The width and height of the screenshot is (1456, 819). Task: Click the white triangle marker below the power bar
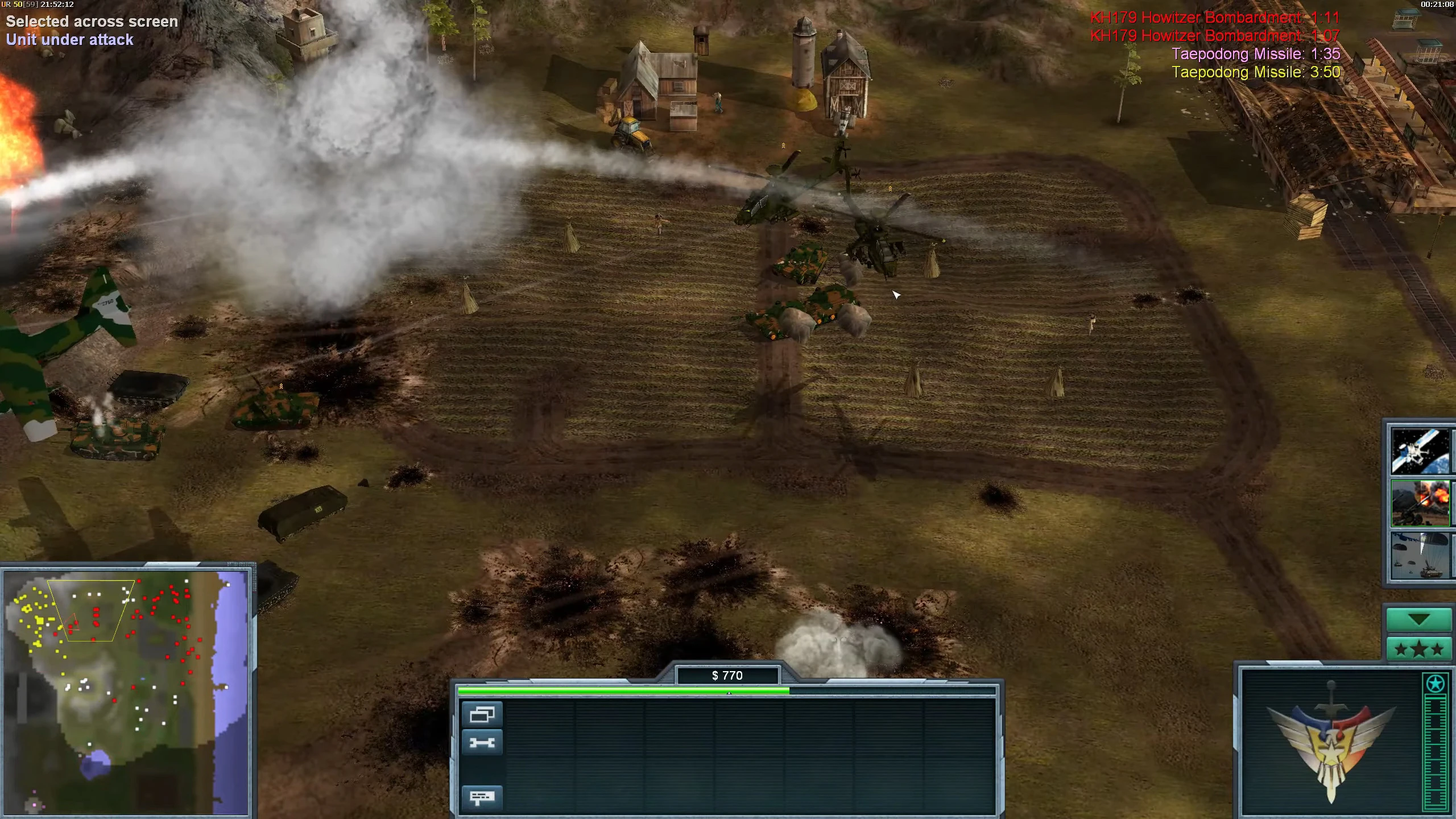[x=729, y=694]
